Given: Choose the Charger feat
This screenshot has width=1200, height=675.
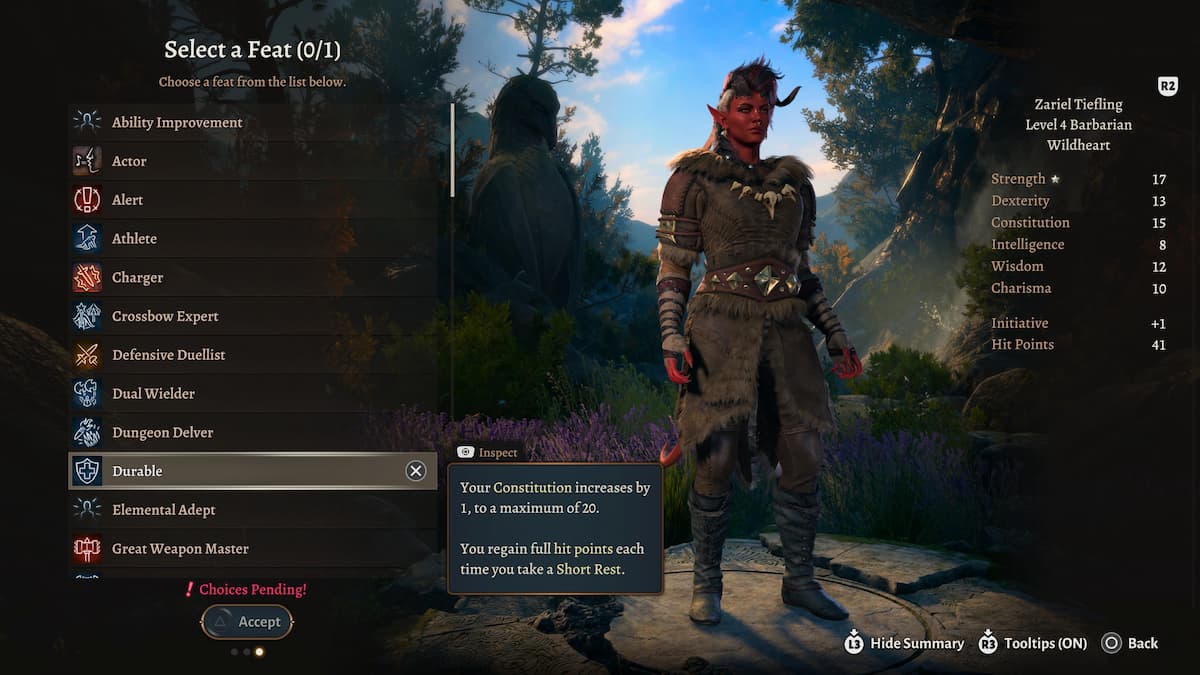Looking at the screenshot, I should click(x=137, y=277).
